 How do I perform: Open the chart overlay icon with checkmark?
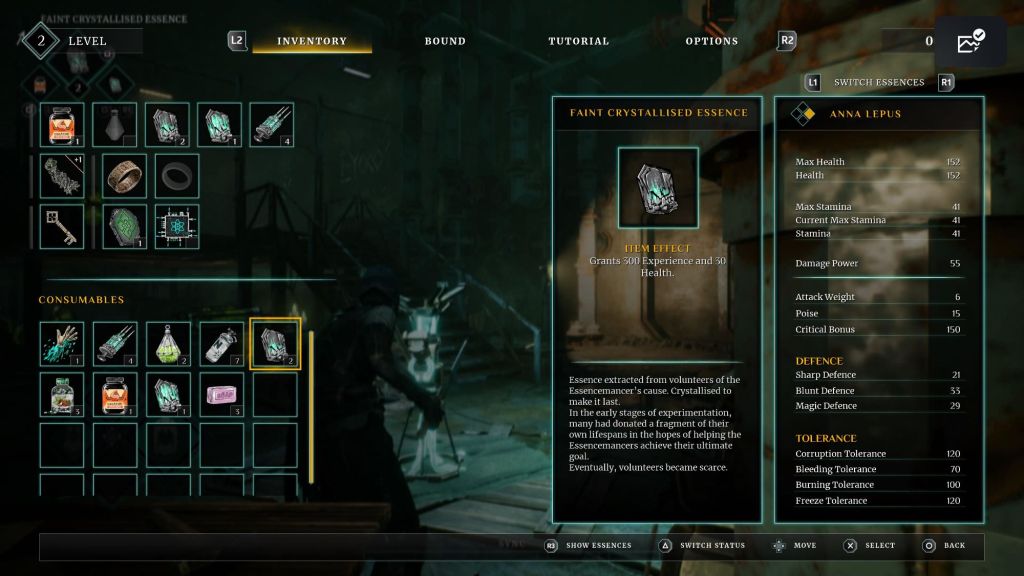[x=970, y=42]
